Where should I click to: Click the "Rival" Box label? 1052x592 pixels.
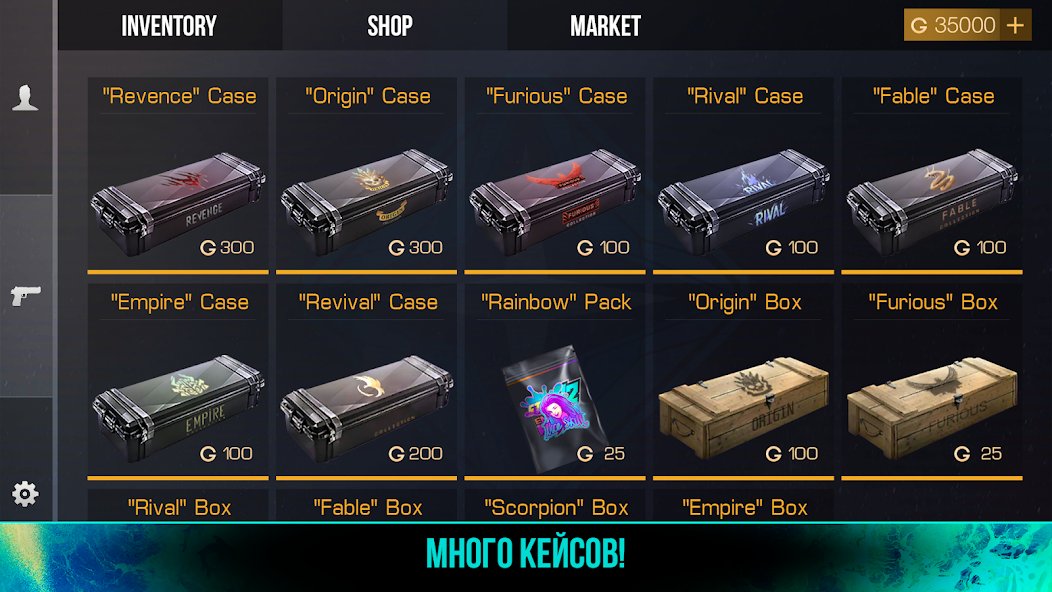(x=179, y=508)
